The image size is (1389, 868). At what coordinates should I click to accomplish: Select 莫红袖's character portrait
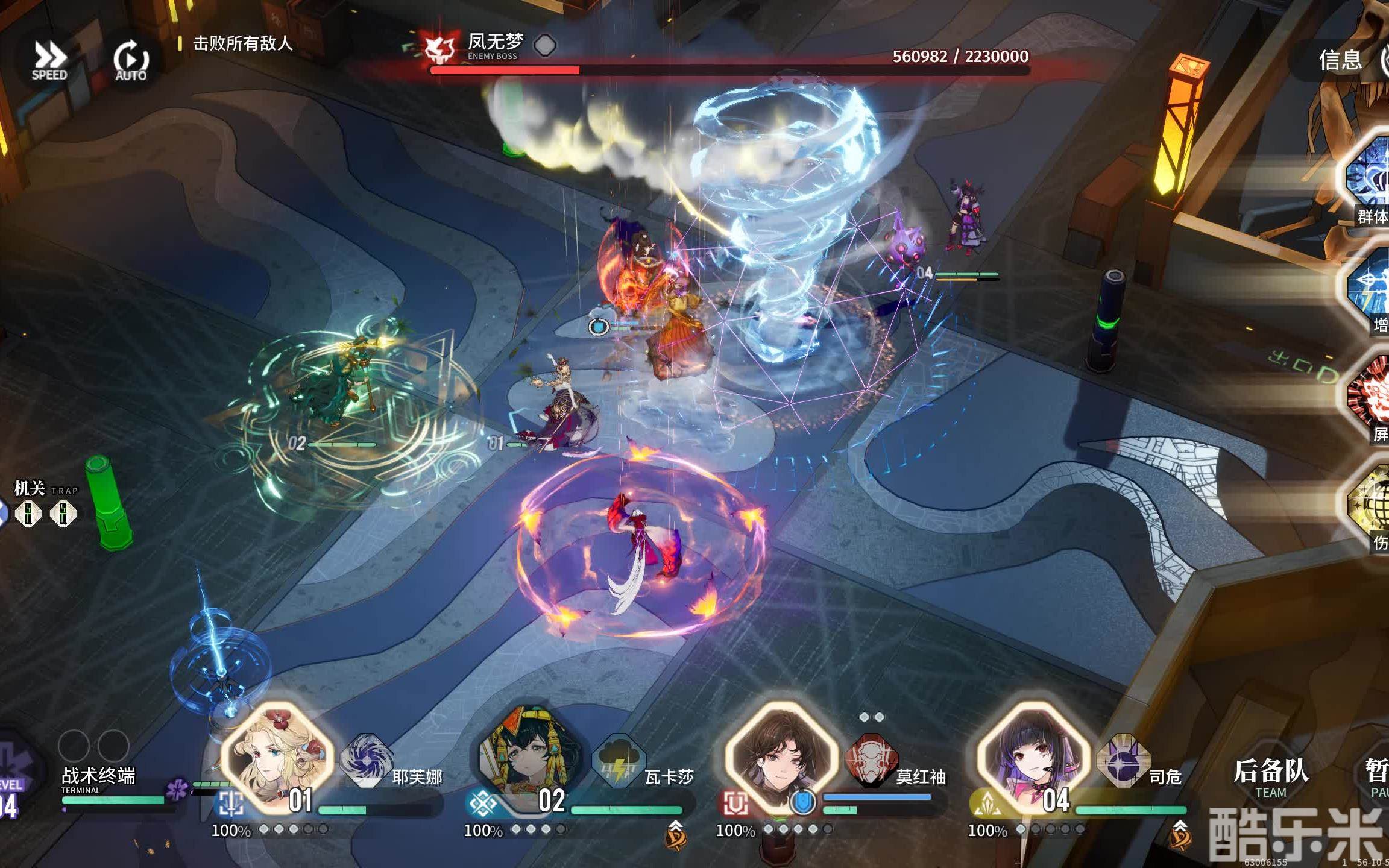pos(781,757)
